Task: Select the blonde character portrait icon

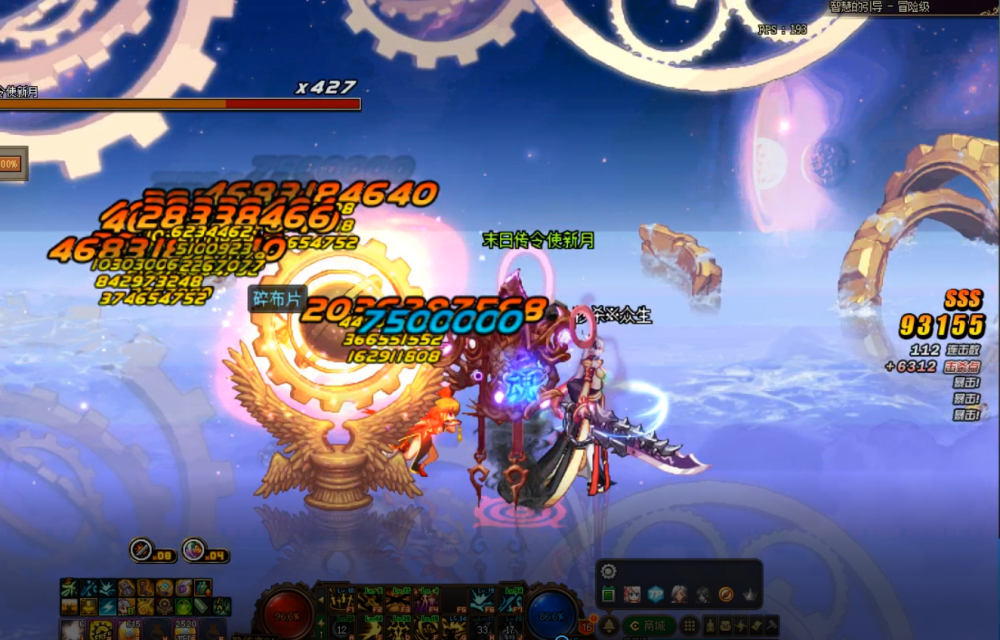Action: pyautogui.click(x=632, y=594)
